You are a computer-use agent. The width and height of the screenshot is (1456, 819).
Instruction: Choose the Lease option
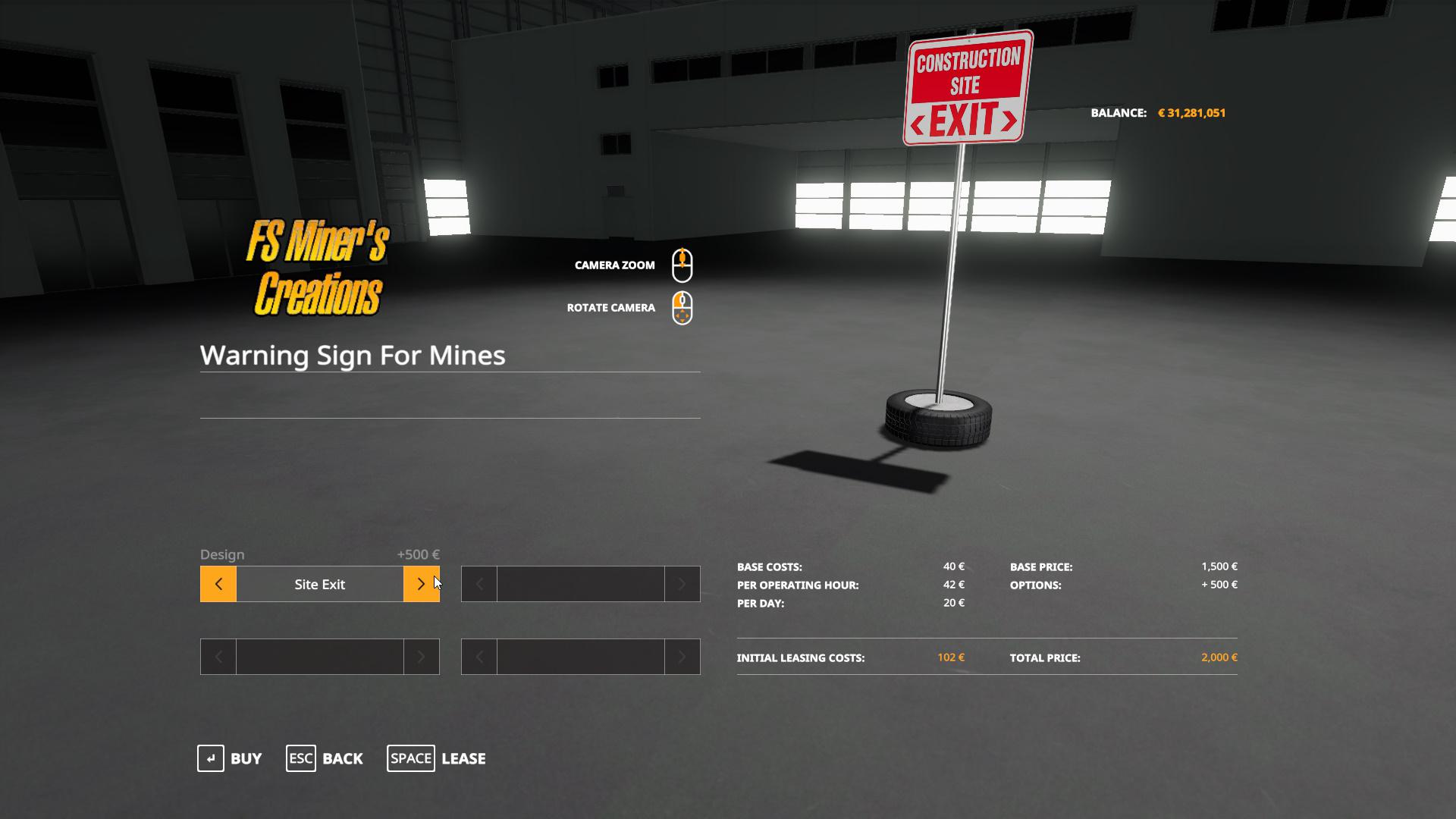click(437, 758)
